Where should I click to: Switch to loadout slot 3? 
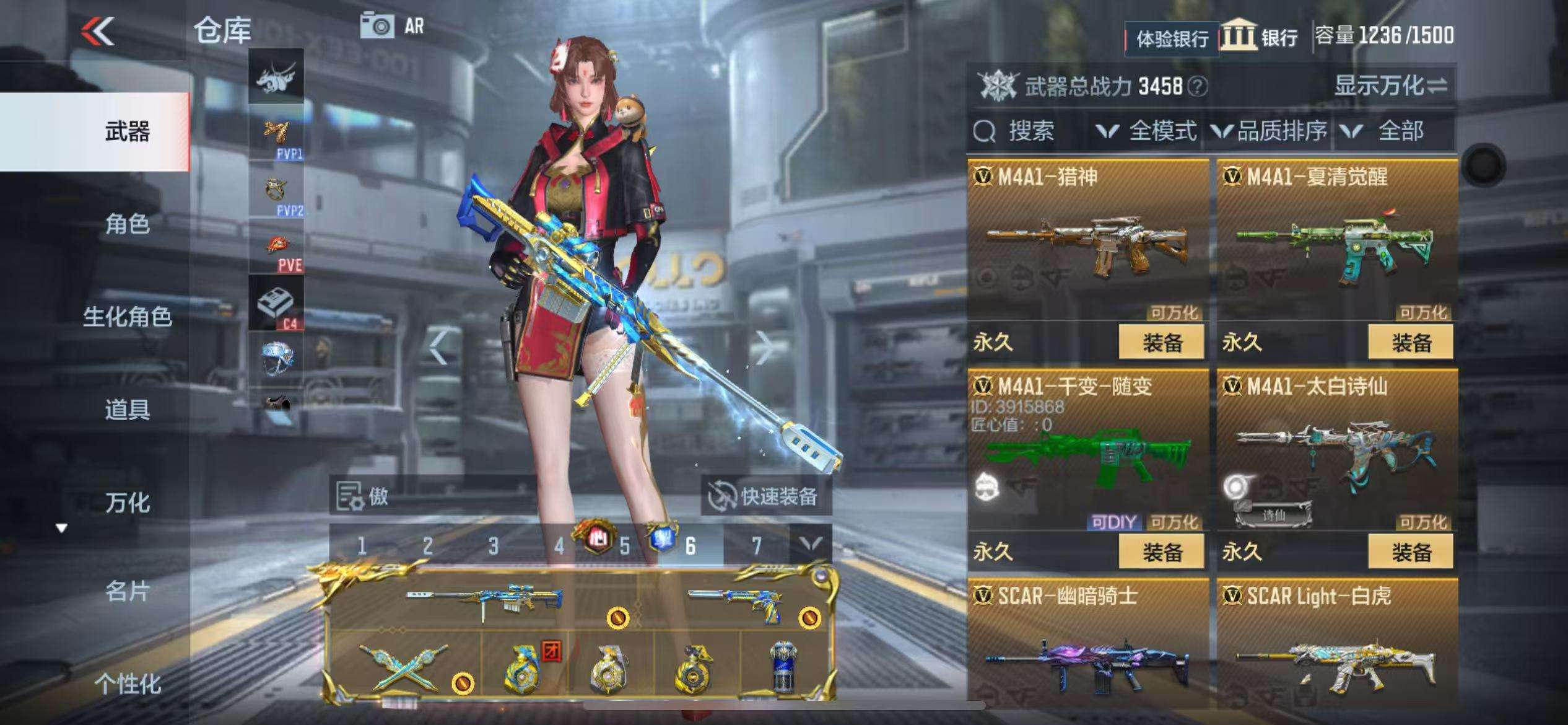(493, 546)
